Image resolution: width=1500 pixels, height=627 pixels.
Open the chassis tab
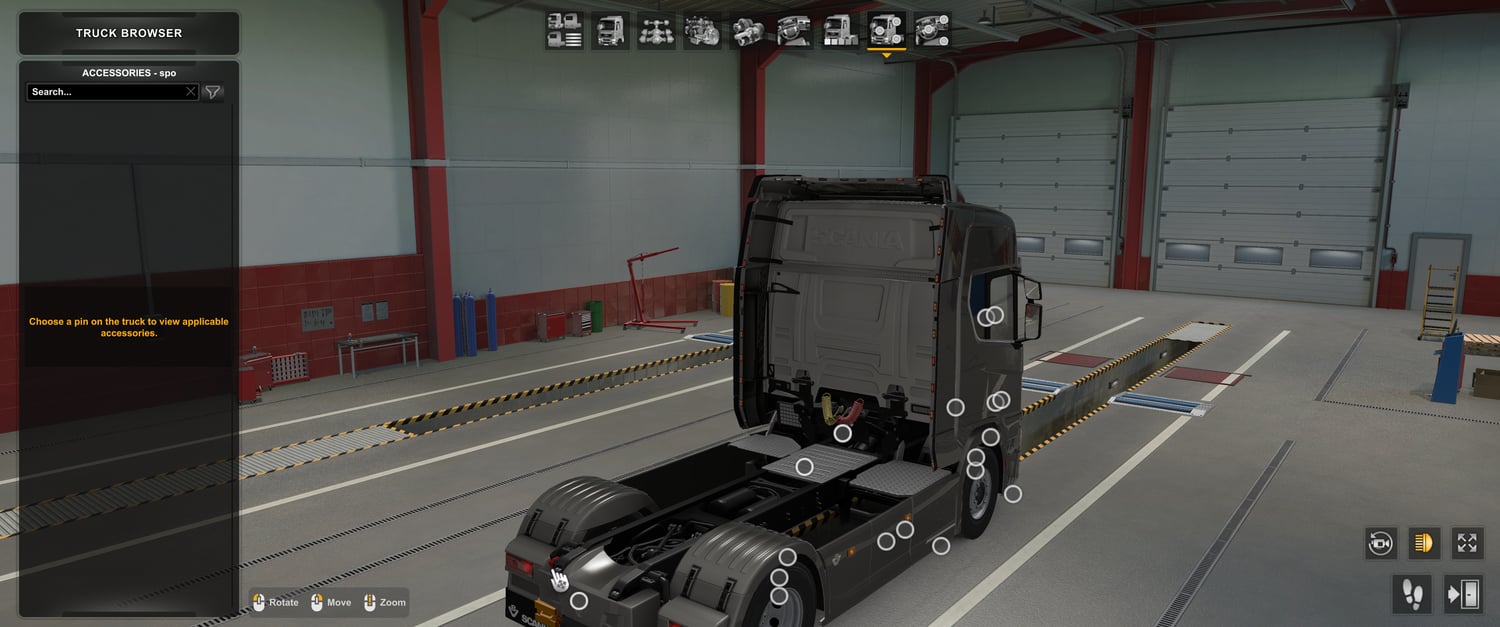click(656, 30)
